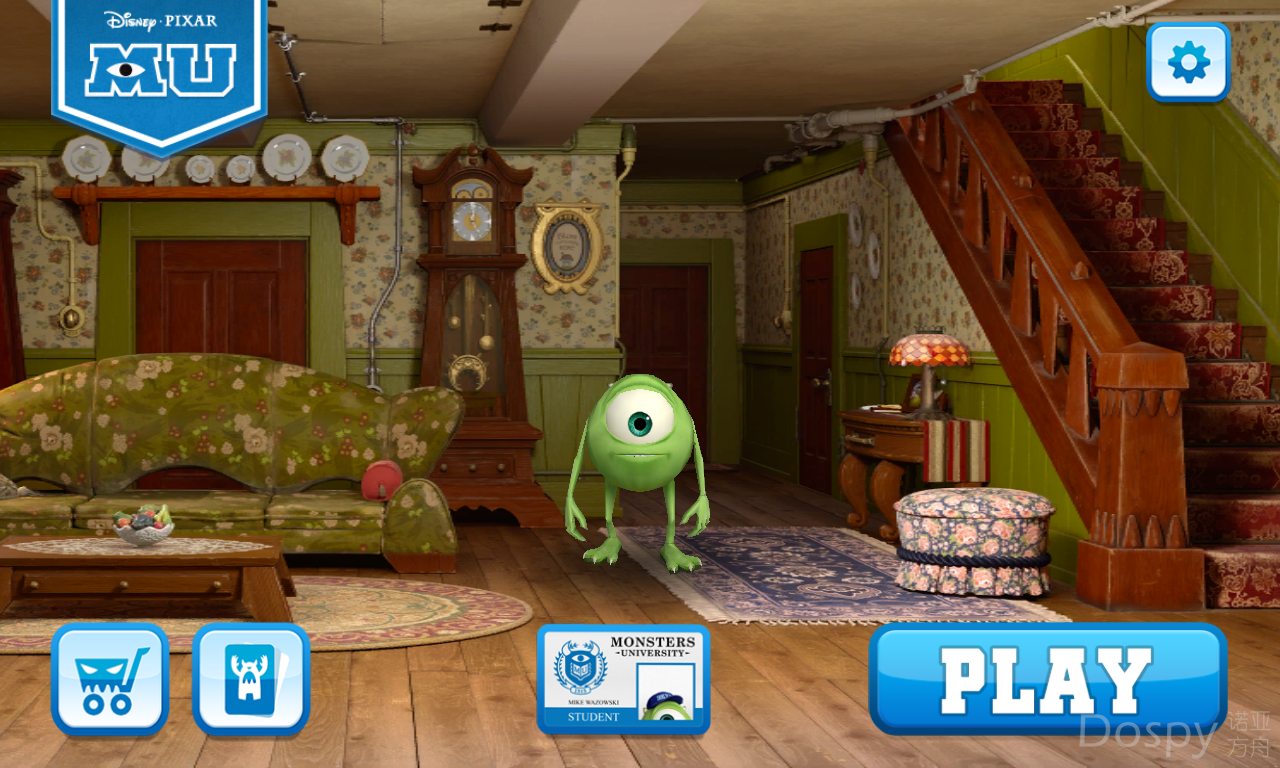The height and width of the screenshot is (768, 1280).
Task: Start the game with the PLAY button
Action: tap(1047, 679)
